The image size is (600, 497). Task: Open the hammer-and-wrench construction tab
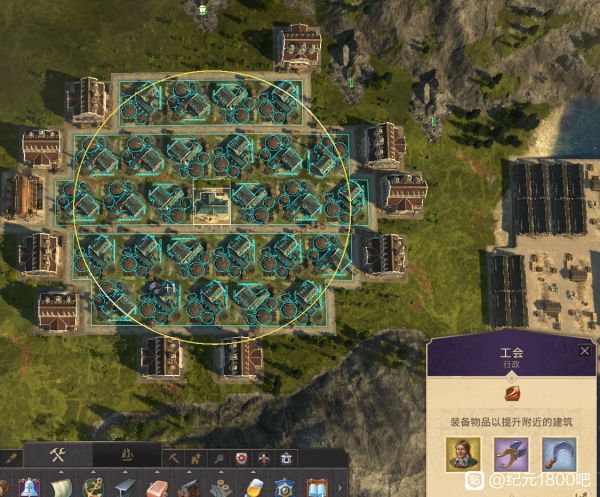point(57,455)
